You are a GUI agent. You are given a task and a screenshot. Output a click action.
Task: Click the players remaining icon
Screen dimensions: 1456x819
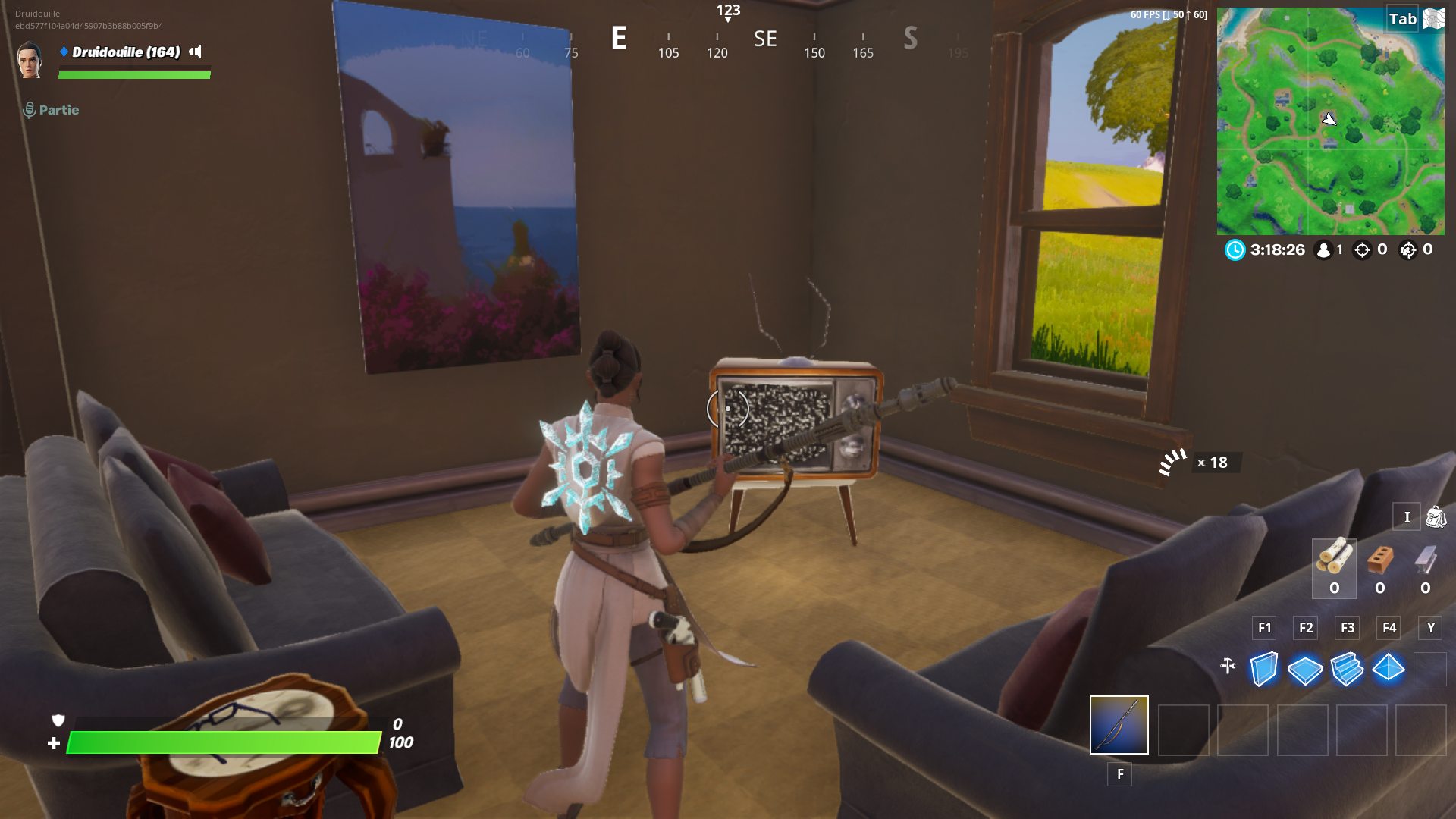1324,250
